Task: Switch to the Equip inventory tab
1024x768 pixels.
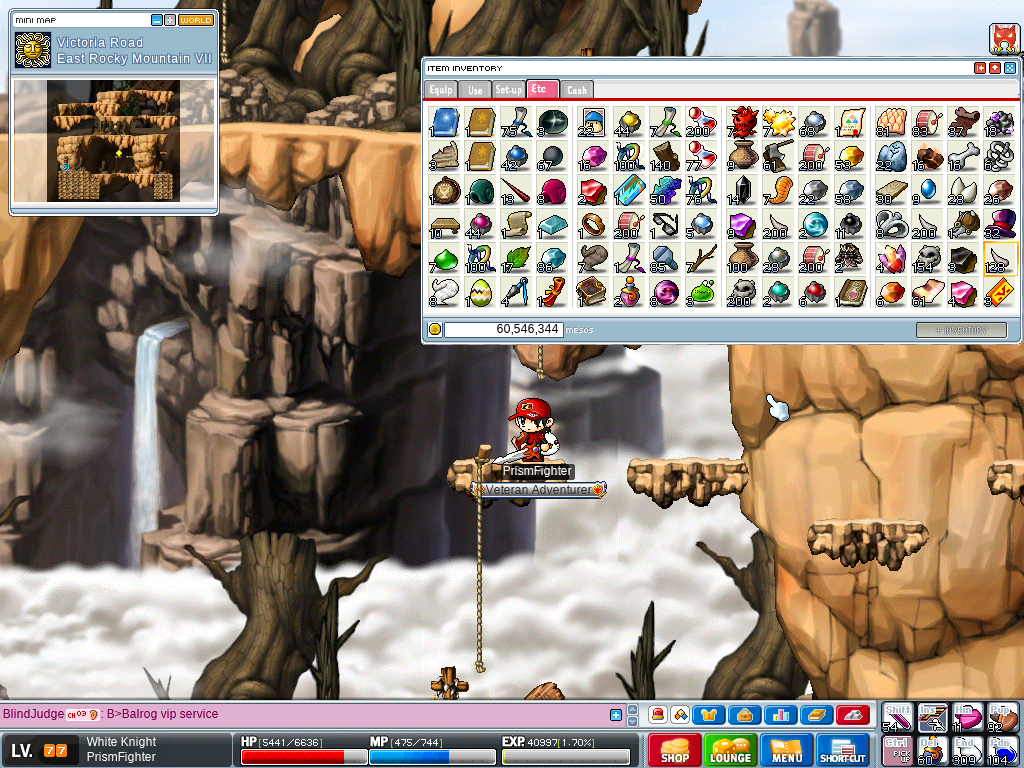Action: (441, 90)
